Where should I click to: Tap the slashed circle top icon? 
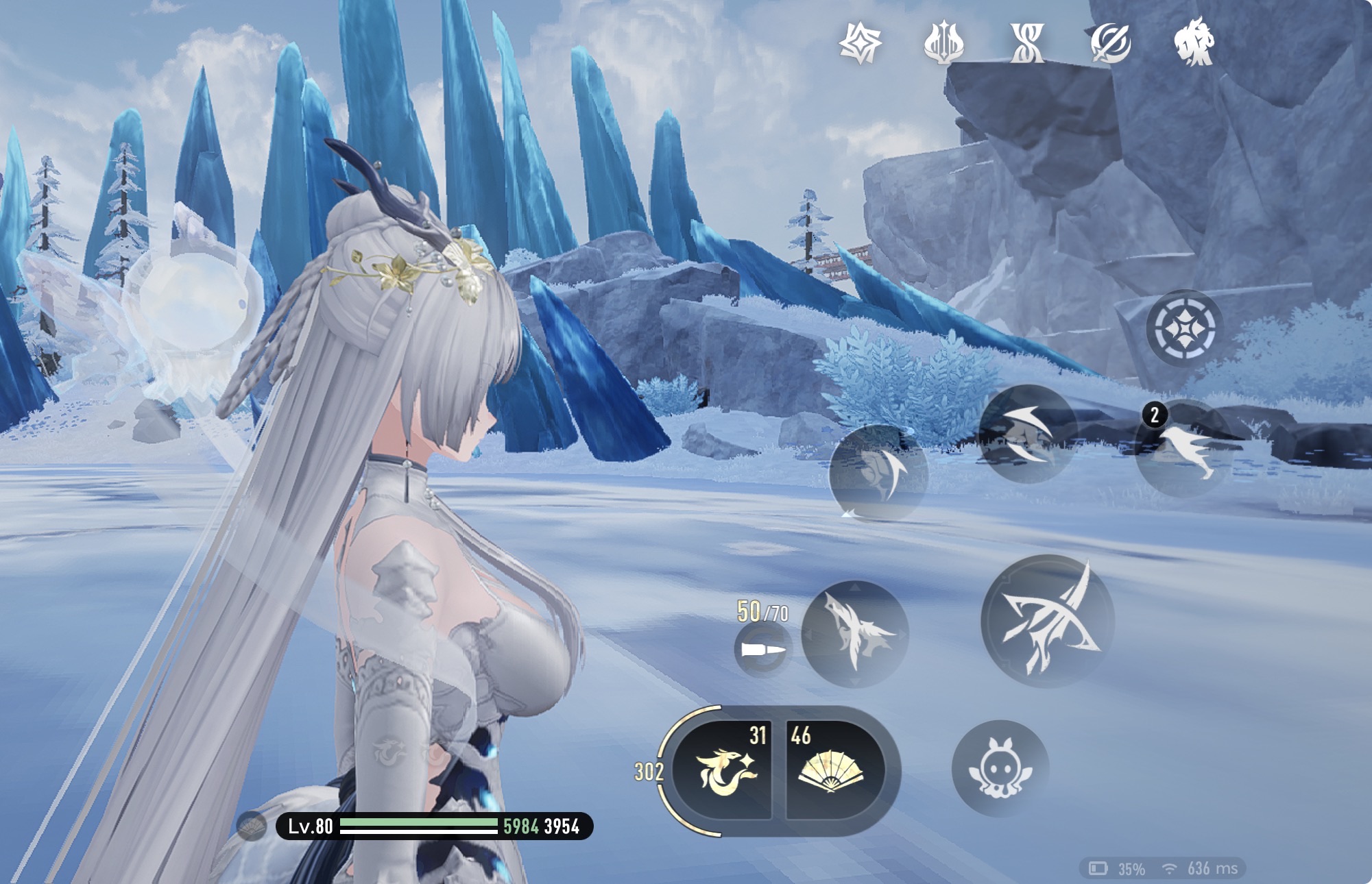coord(1111,42)
